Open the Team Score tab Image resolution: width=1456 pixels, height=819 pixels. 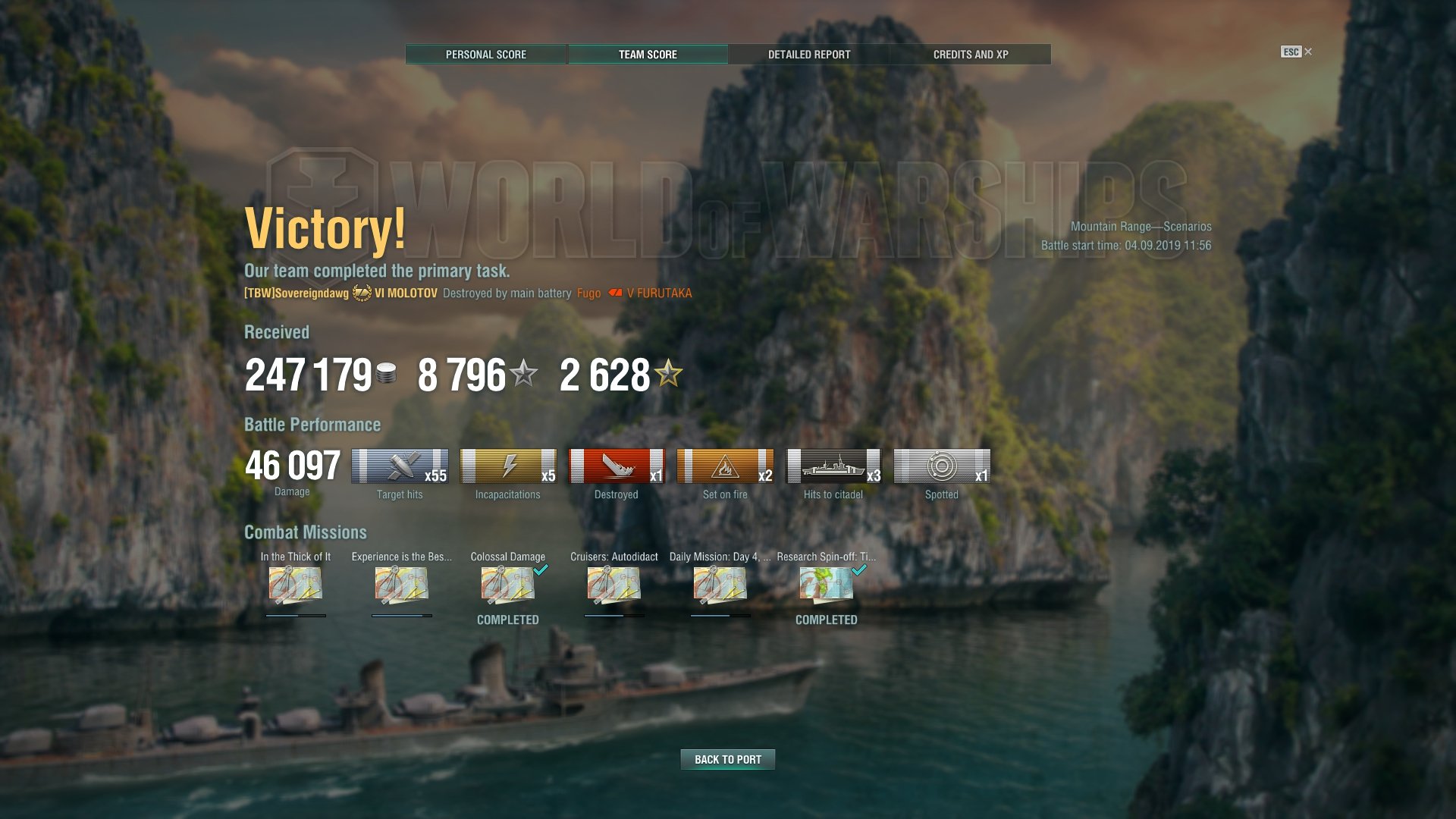(648, 55)
